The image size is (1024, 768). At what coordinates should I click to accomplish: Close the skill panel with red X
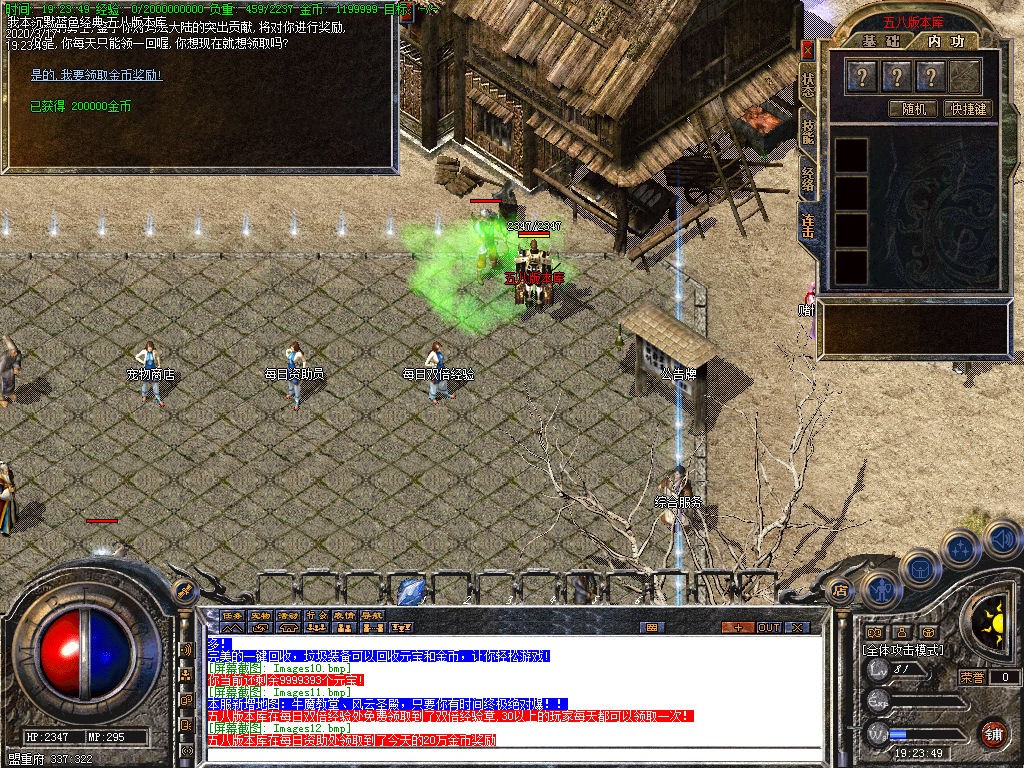[808, 49]
